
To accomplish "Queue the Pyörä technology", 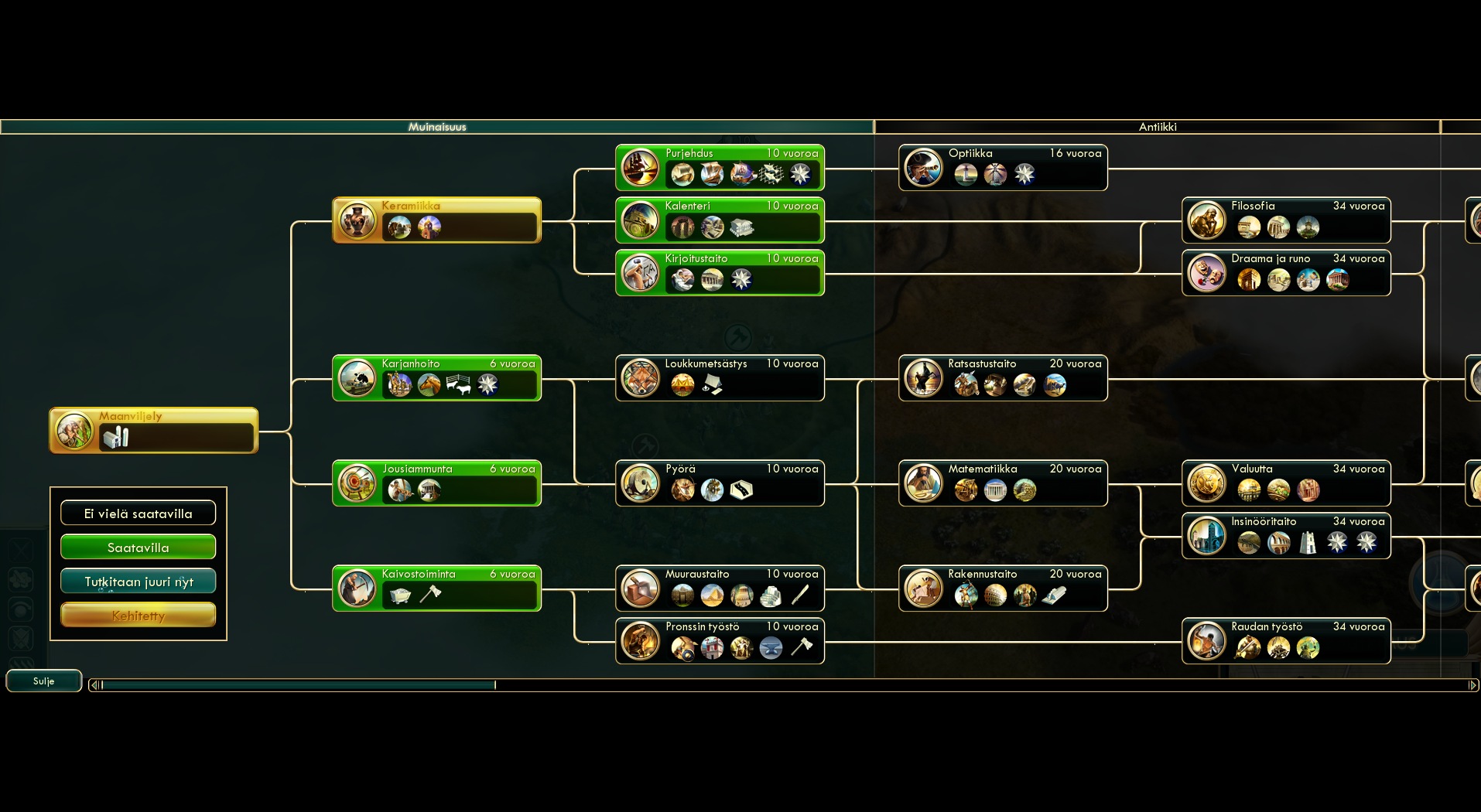I will click(x=719, y=483).
